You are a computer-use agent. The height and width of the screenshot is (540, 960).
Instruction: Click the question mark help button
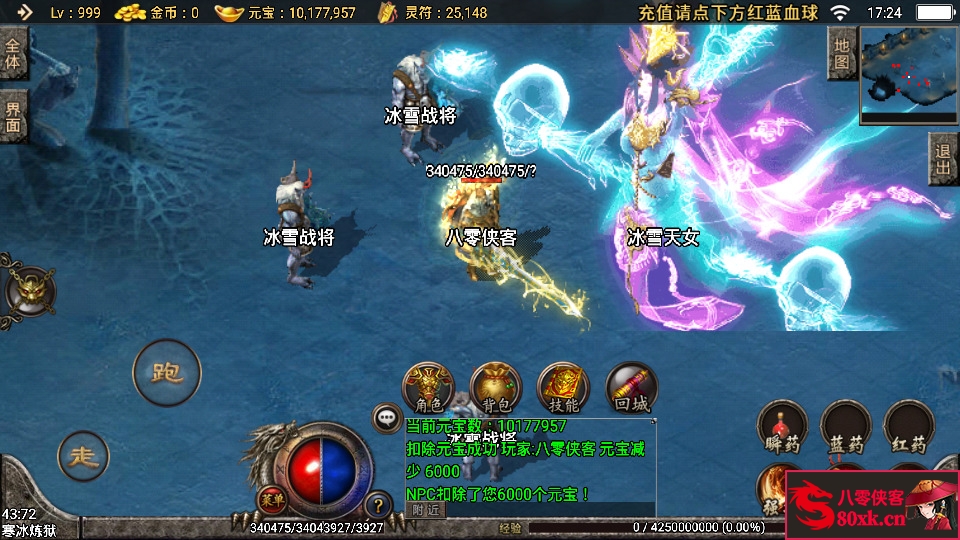click(378, 505)
